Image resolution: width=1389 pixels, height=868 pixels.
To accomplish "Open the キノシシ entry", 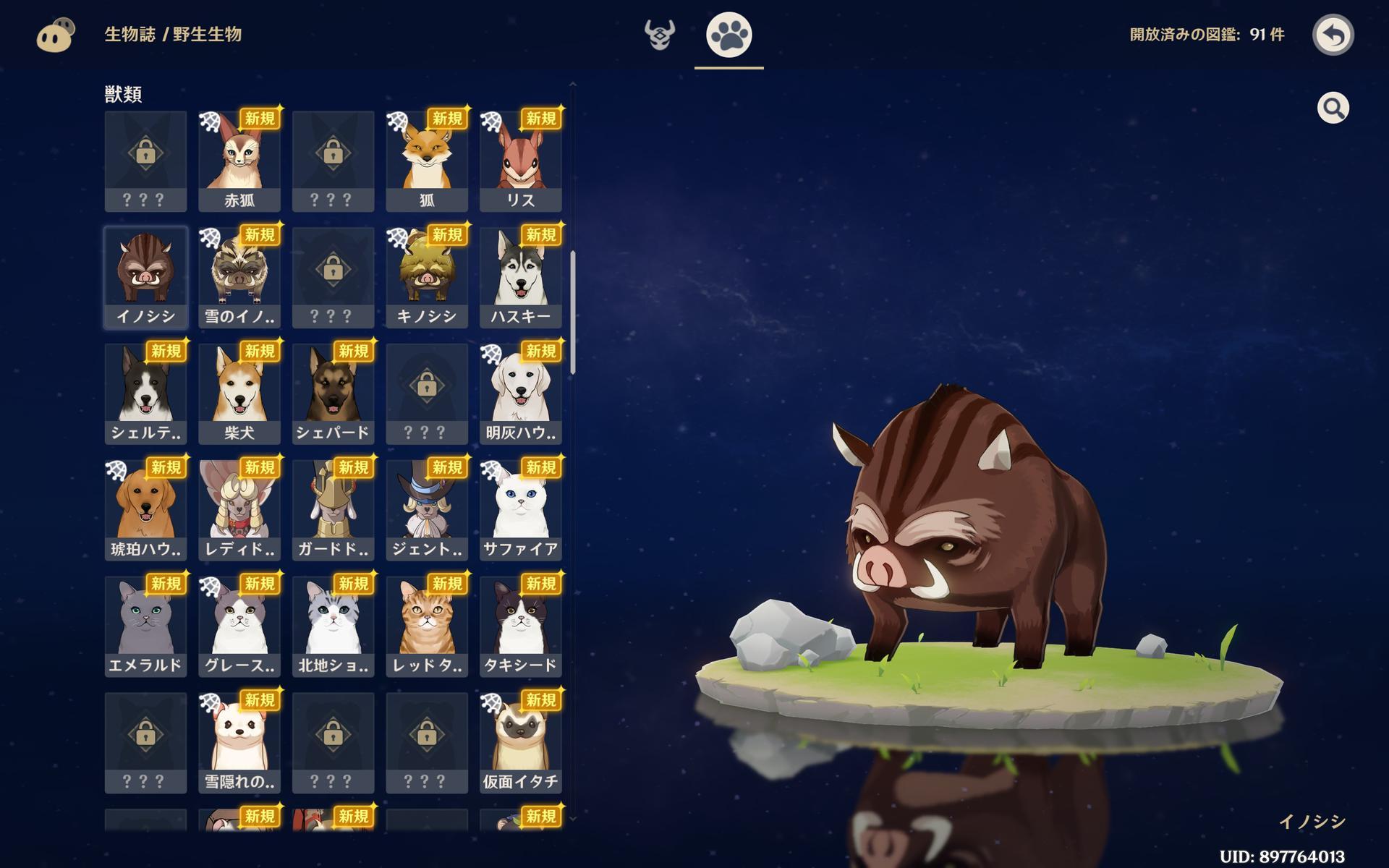I will point(427,278).
